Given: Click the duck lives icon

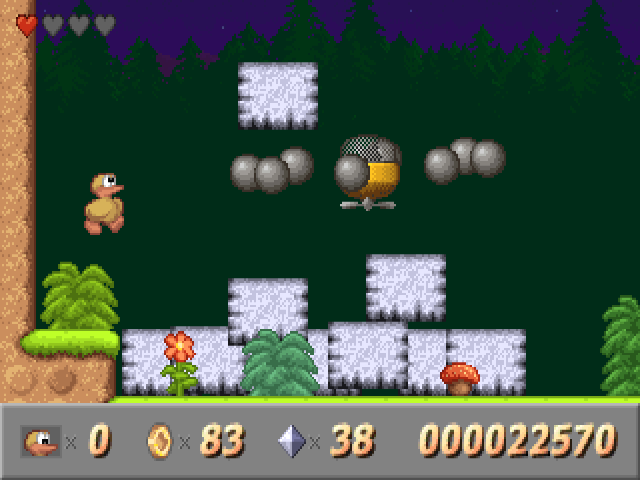Looking at the screenshot, I should [x=41, y=440].
